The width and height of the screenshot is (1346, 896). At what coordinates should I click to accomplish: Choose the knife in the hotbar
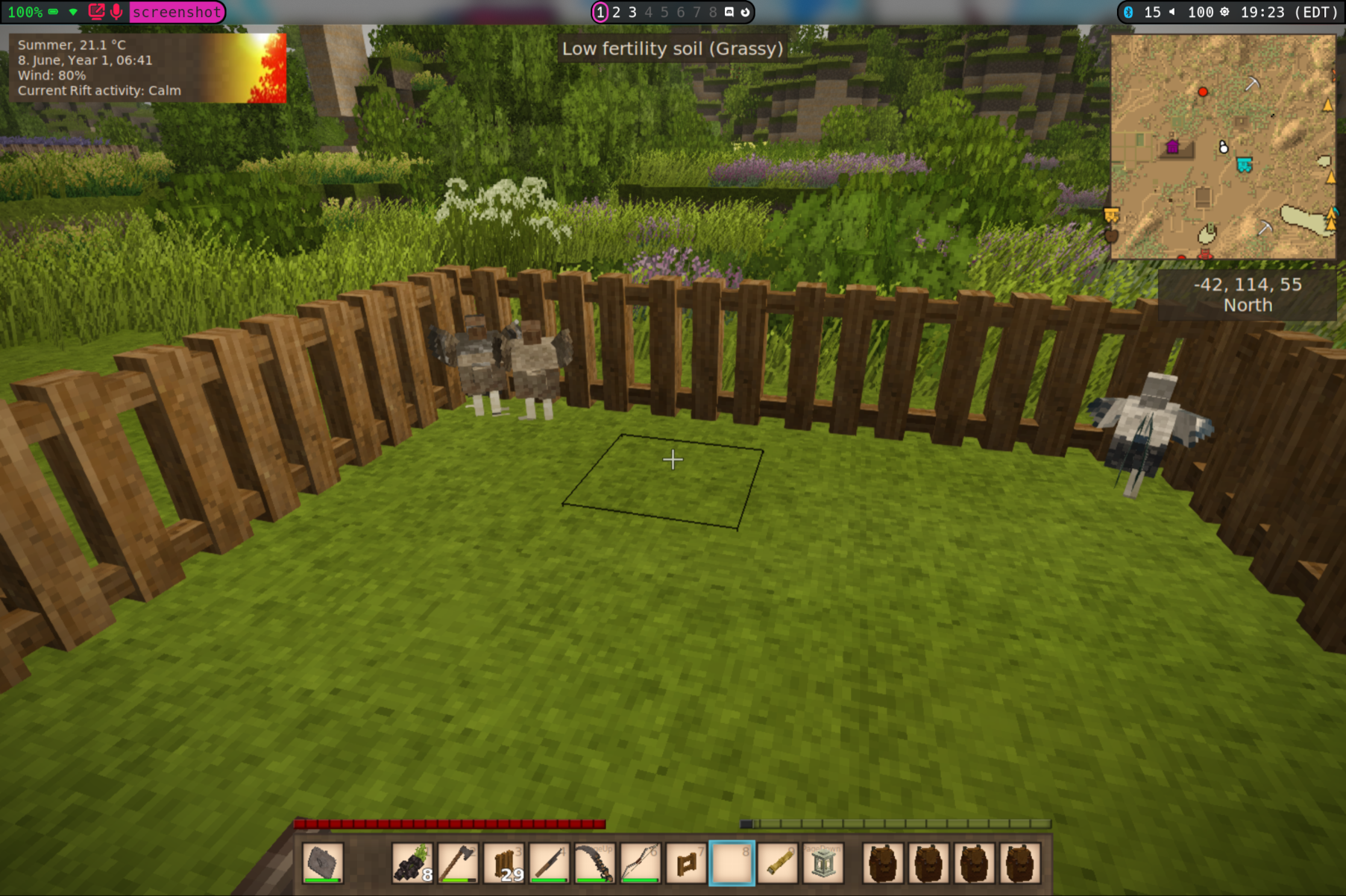(550, 864)
